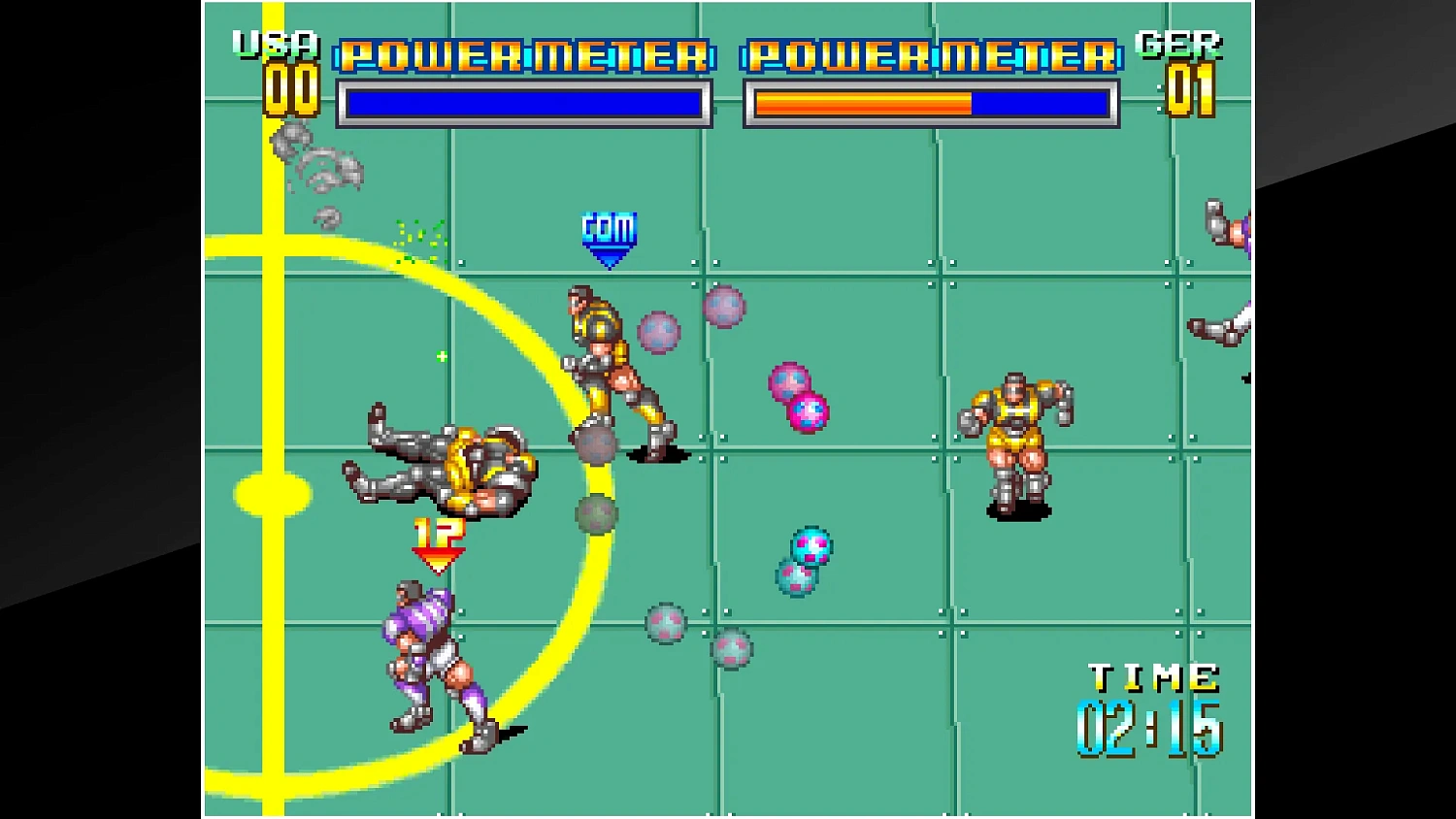Click the USA team label
This screenshot has height=819, width=1456.
pos(274,45)
